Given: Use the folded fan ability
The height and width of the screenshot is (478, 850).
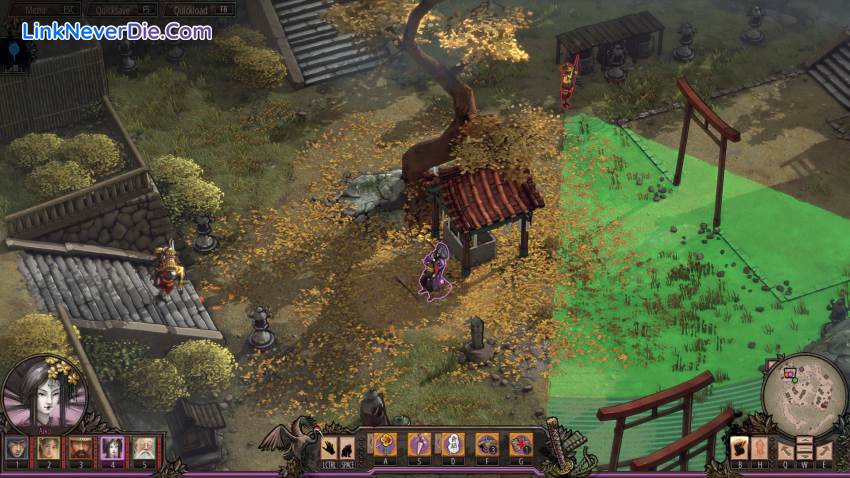Looking at the screenshot, I should pyautogui.click(x=420, y=443).
